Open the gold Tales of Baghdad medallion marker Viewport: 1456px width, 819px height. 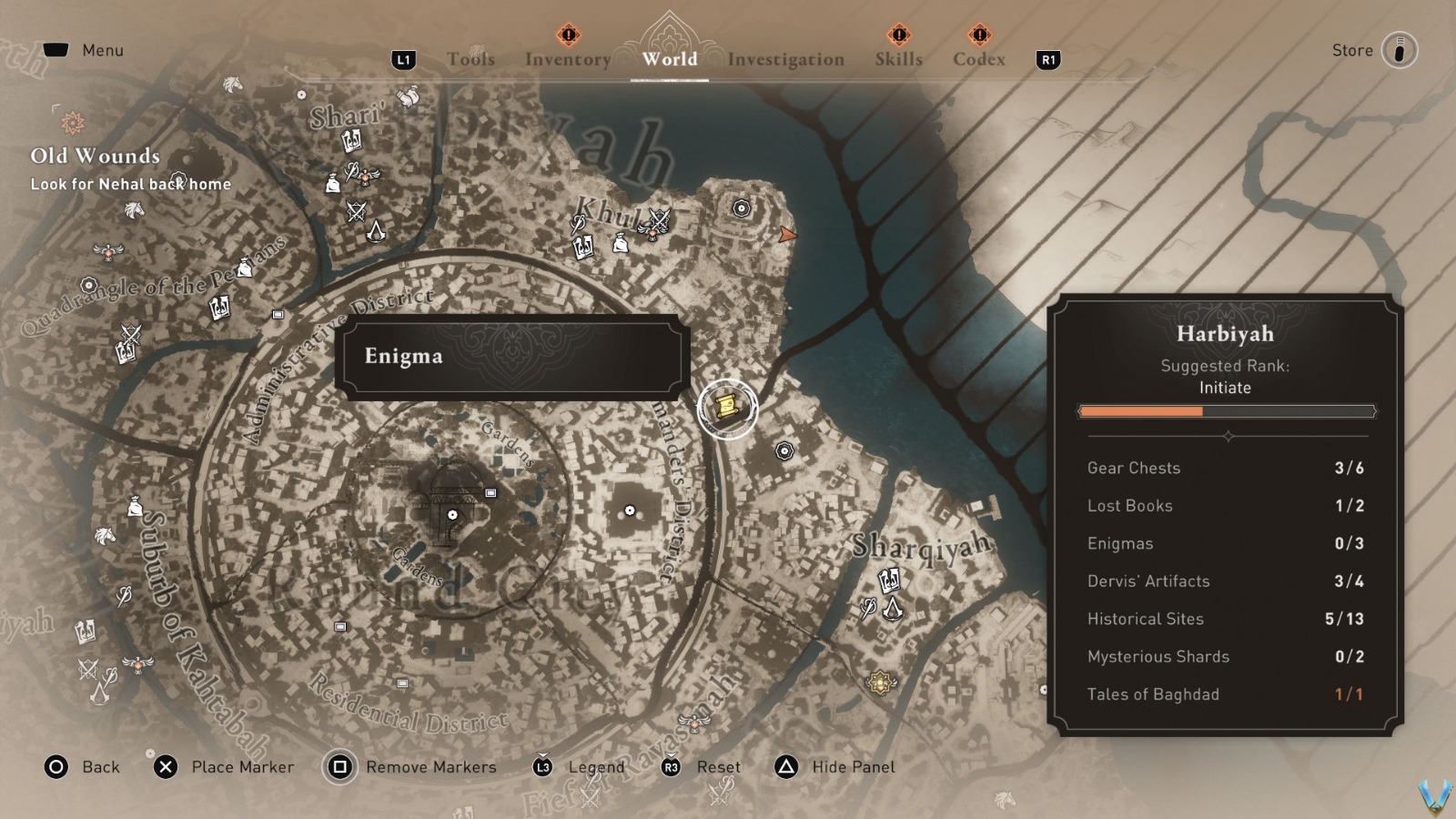click(x=880, y=682)
